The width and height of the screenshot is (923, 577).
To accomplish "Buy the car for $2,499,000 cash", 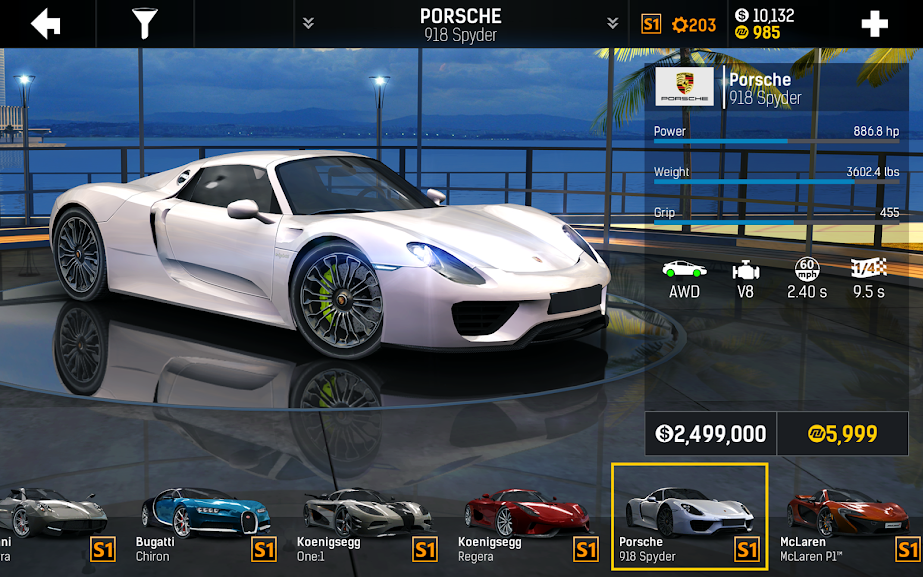I will point(711,434).
